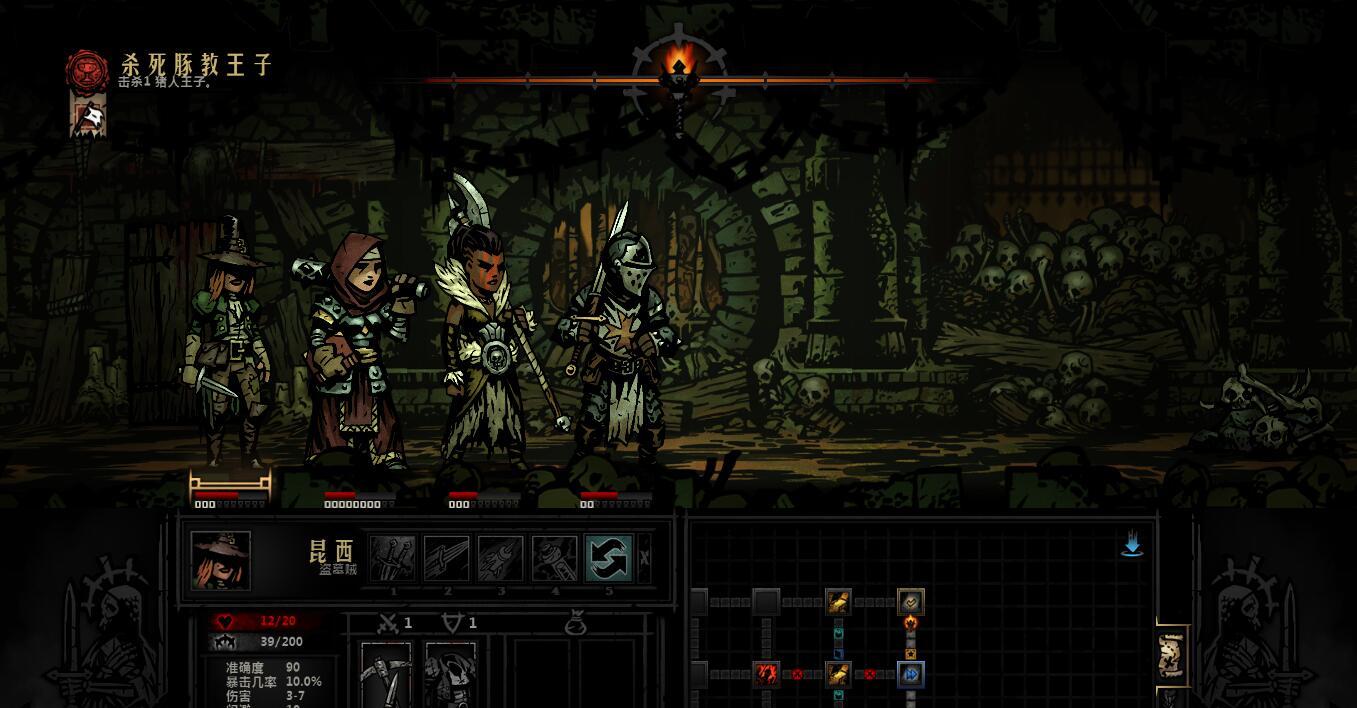1357x708 pixels.
Task: Open the pinned quest item icon
Action: click(89, 118)
